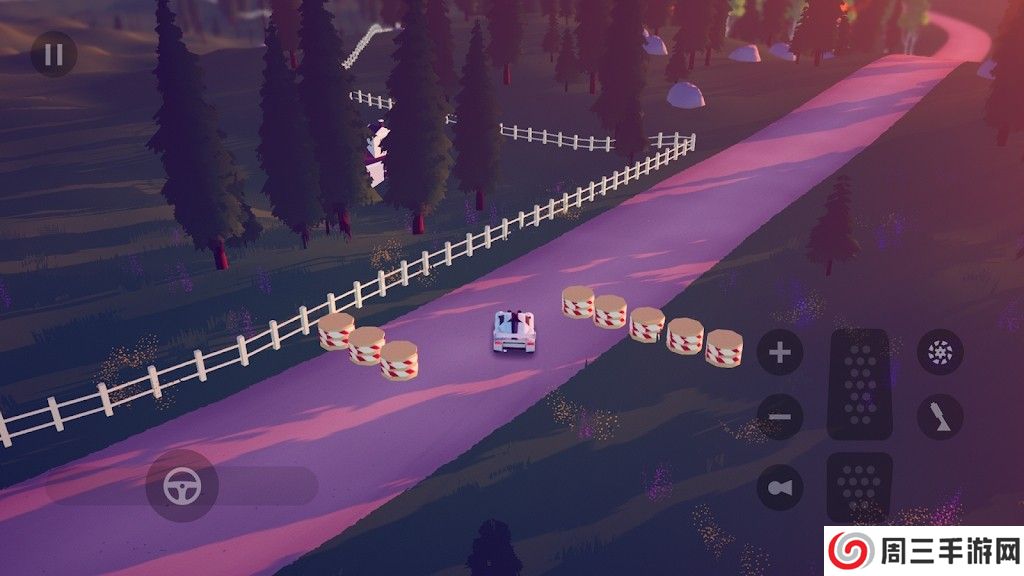The width and height of the screenshot is (1024, 576).
Task: Tap the steering wheel control
Action: point(181,486)
